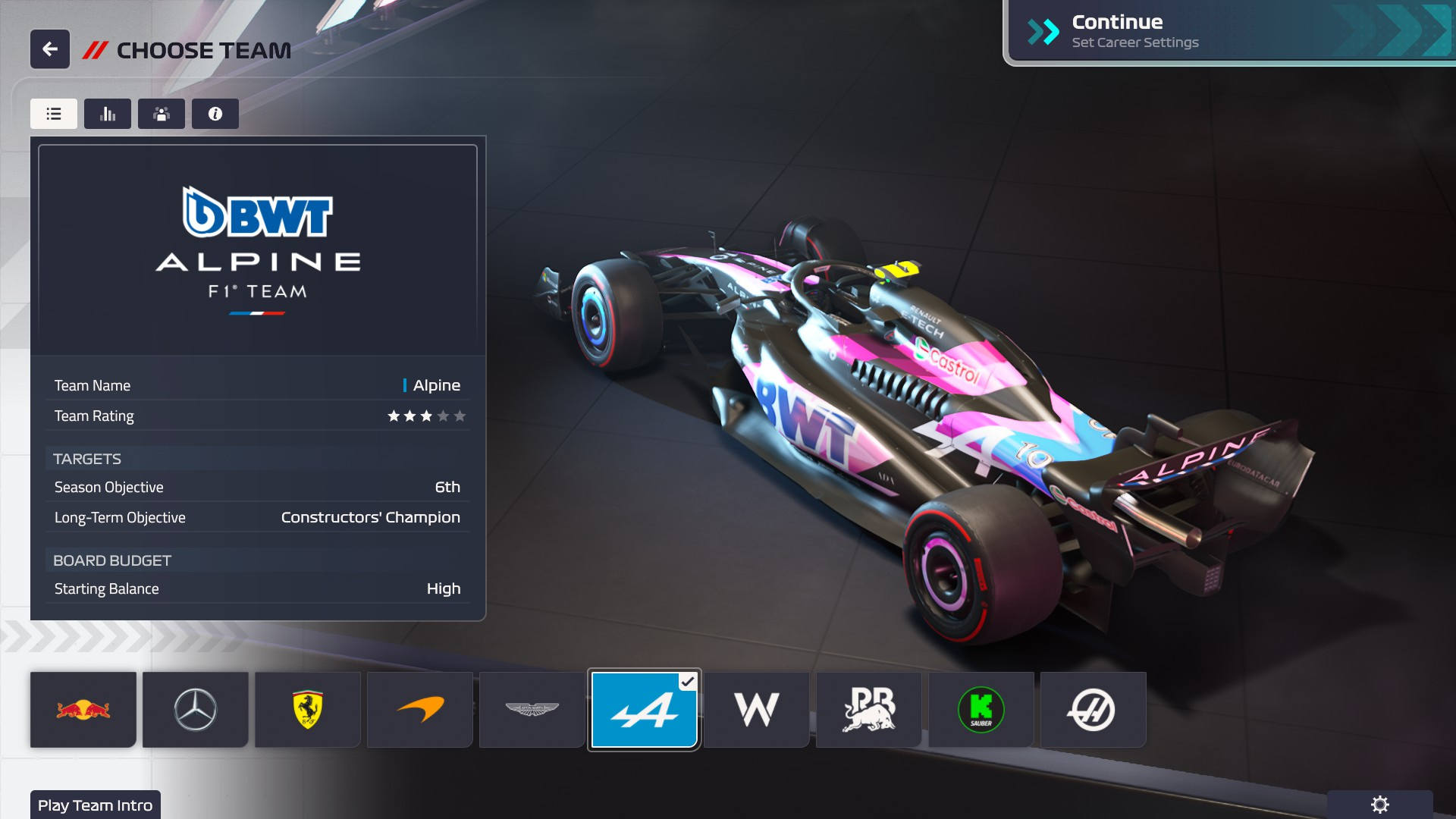
Task: Open the team statistics bar chart tab
Action: (107, 114)
